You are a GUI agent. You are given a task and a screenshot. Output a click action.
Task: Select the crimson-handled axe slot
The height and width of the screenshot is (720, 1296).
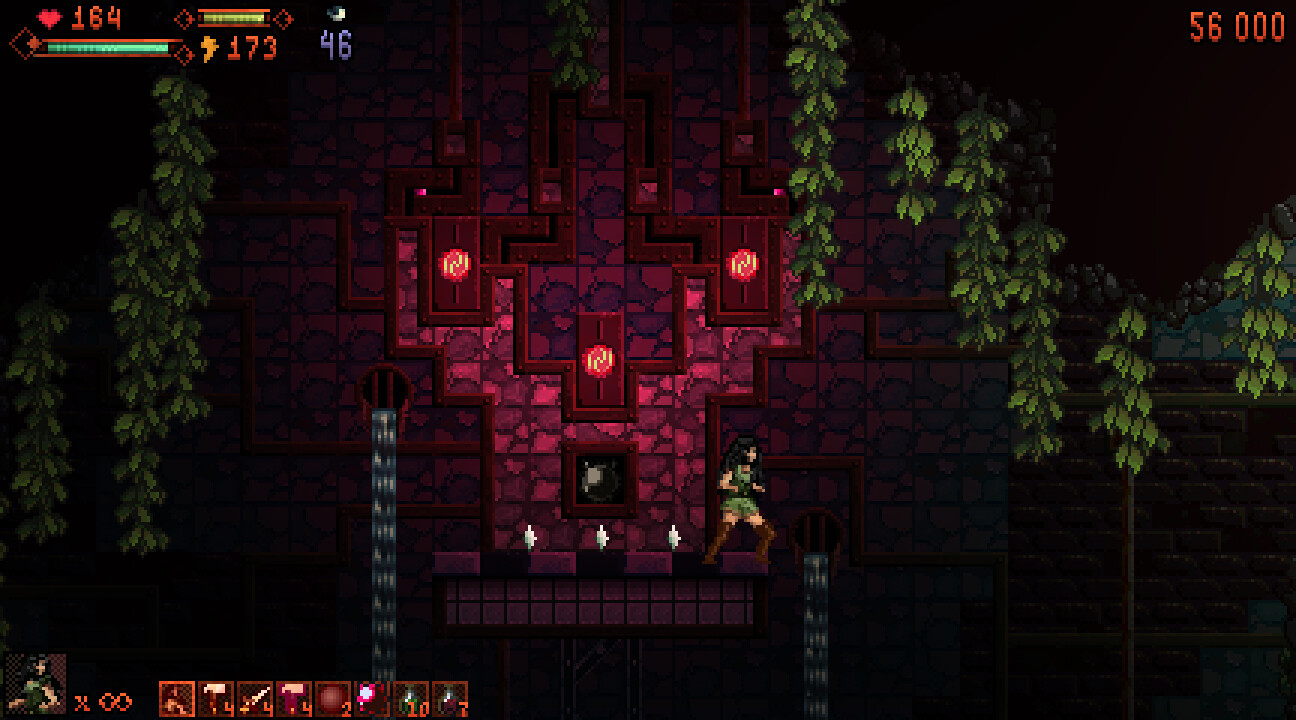coord(294,699)
